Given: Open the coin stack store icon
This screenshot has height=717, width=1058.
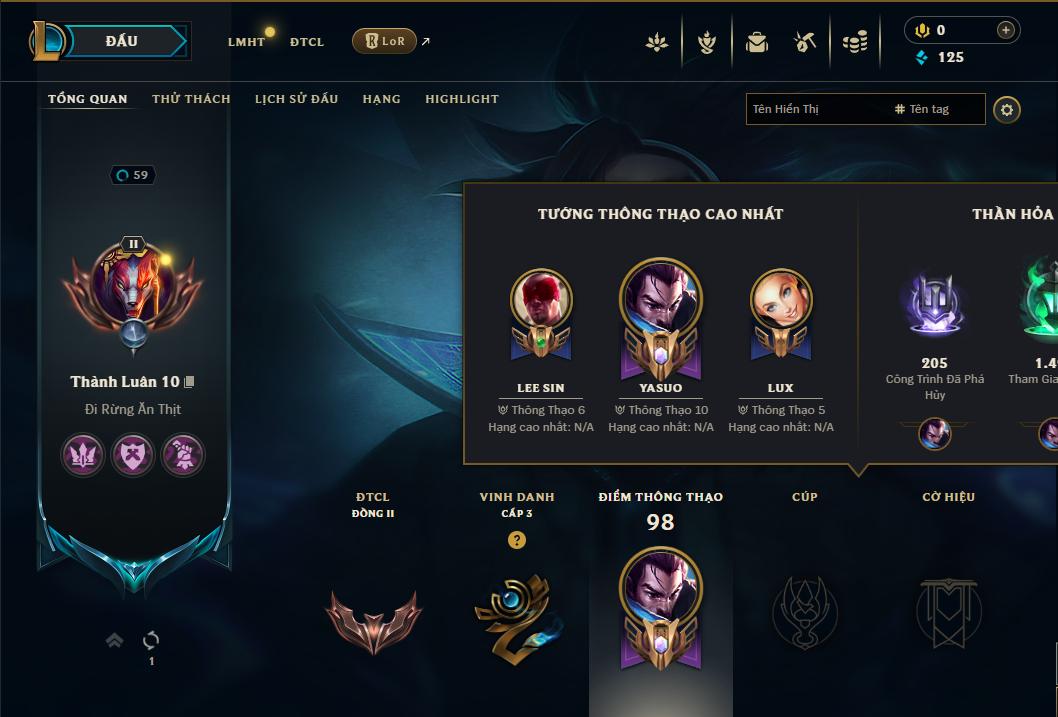Looking at the screenshot, I should 855,42.
